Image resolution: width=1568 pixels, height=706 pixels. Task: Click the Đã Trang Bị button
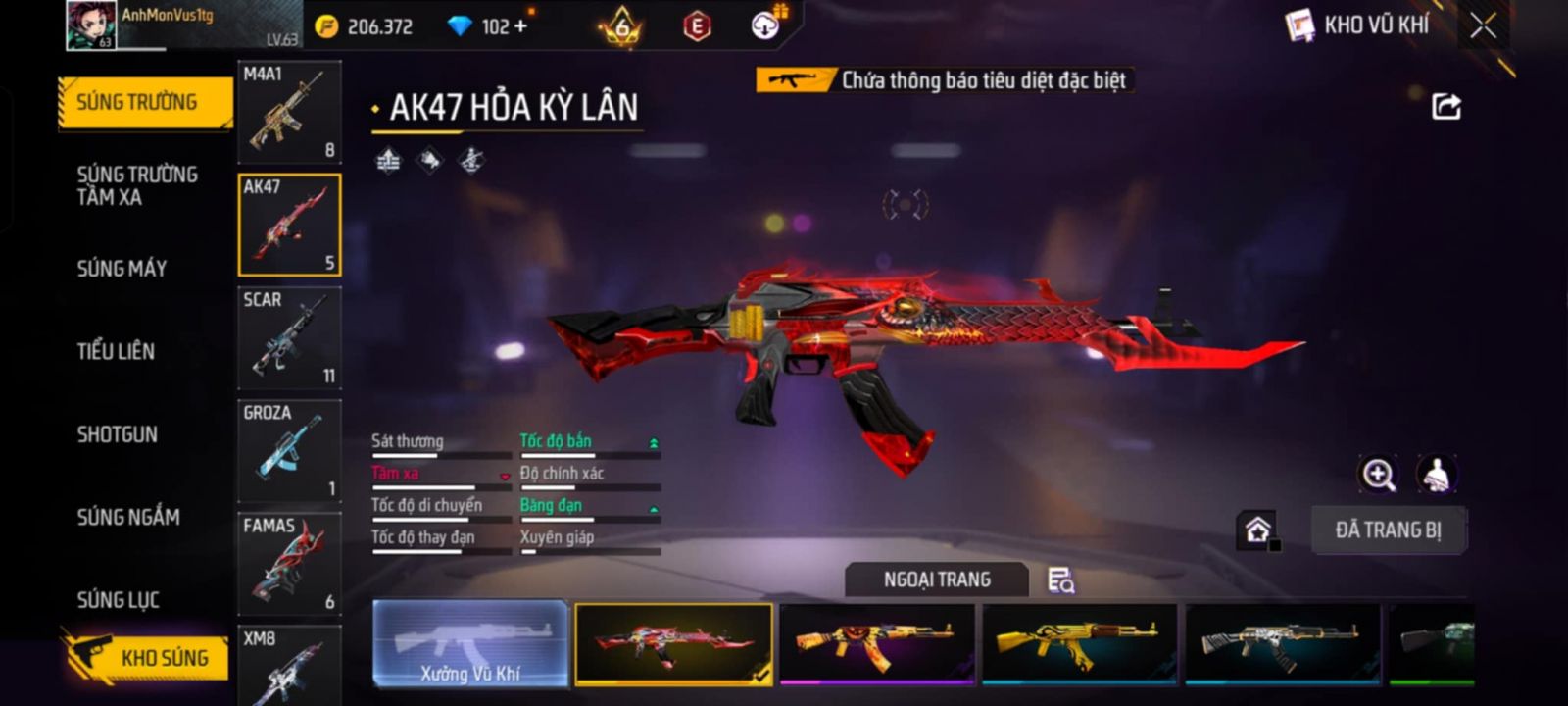[1388, 530]
